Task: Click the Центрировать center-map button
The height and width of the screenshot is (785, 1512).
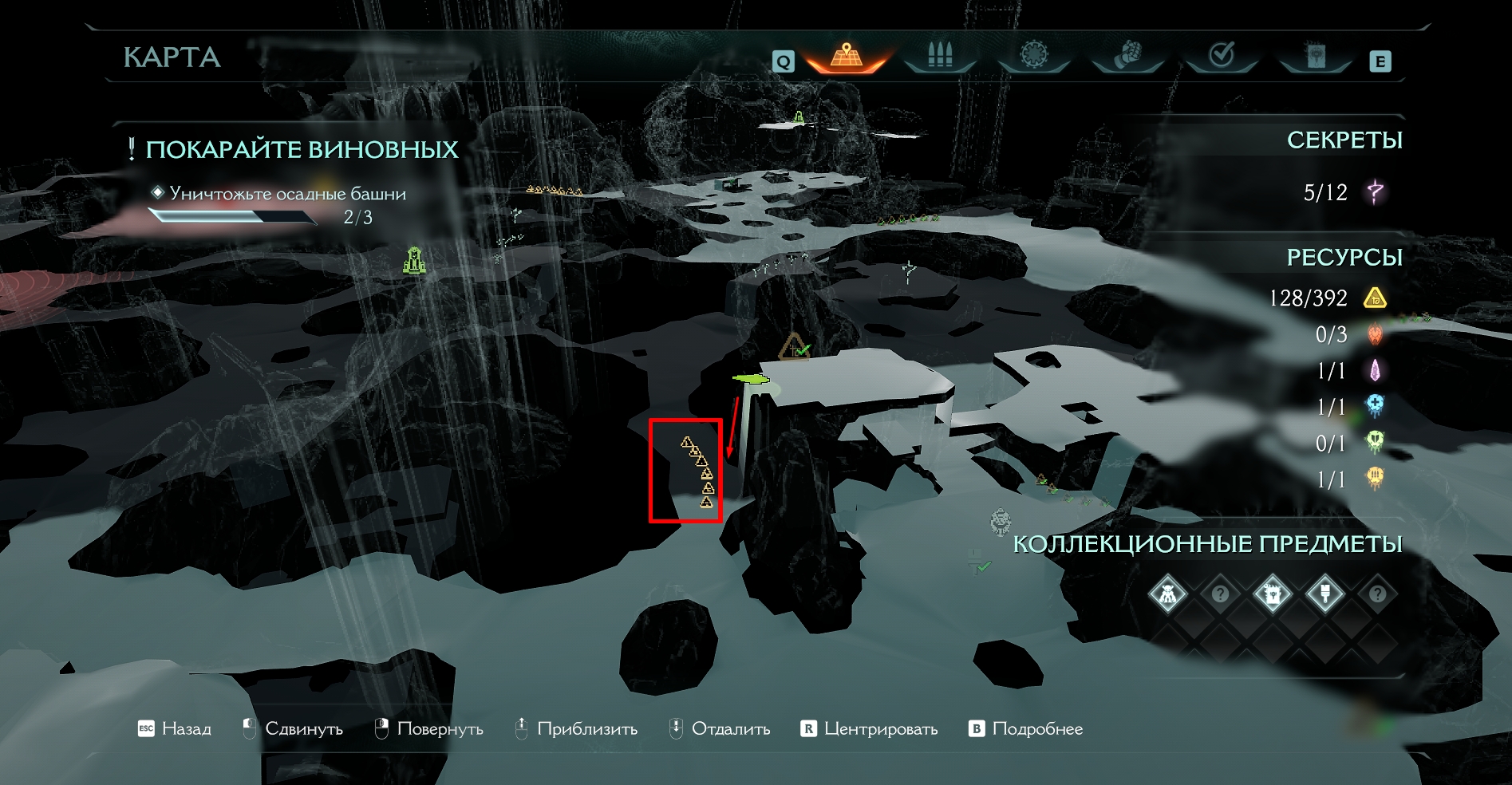Action: tap(870, 728)
